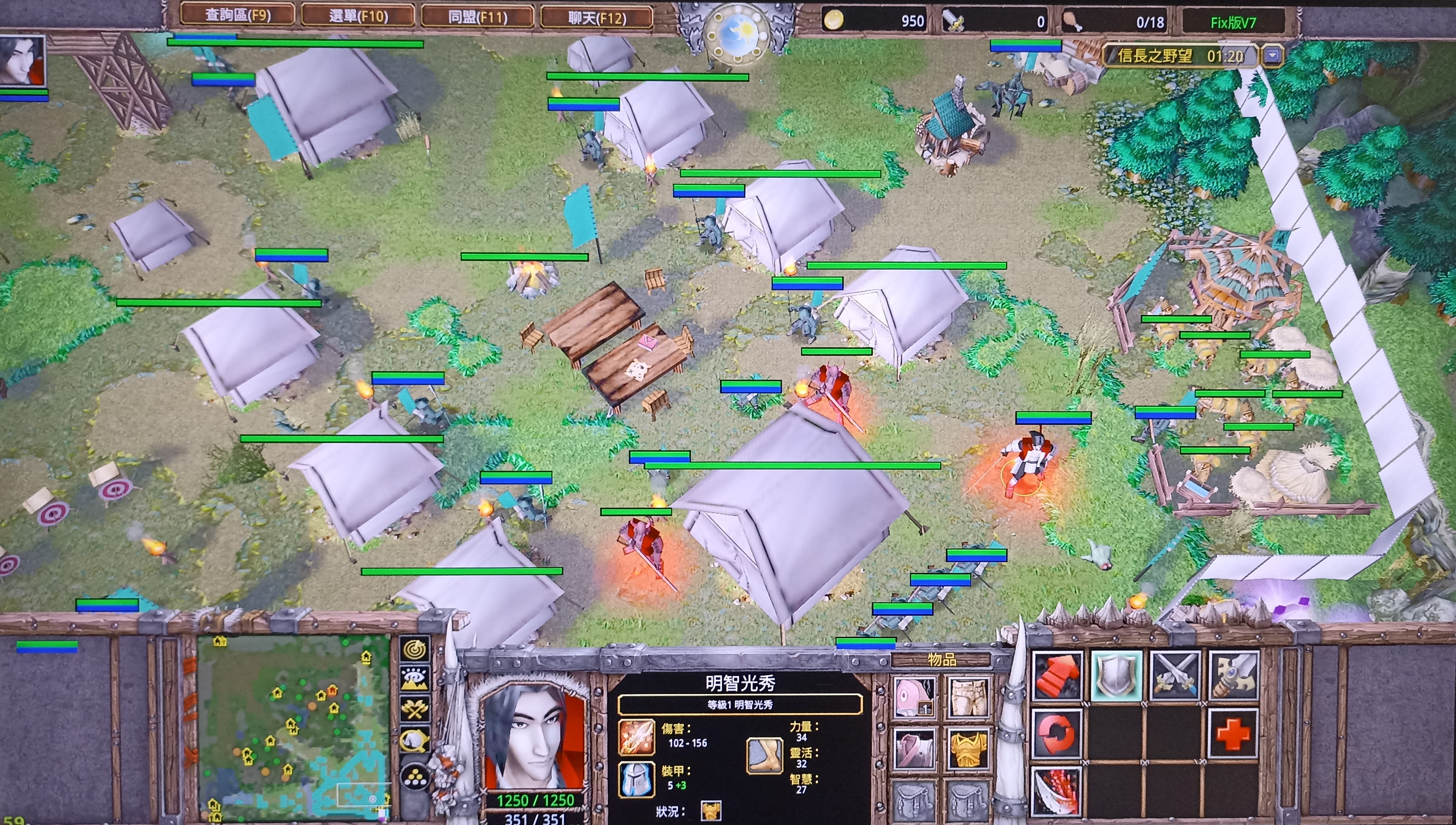Image resolution: width=1456 pixels, height=825 pixels.
Task: Use the pink meat item with count 1
Action: coord(913,697)
